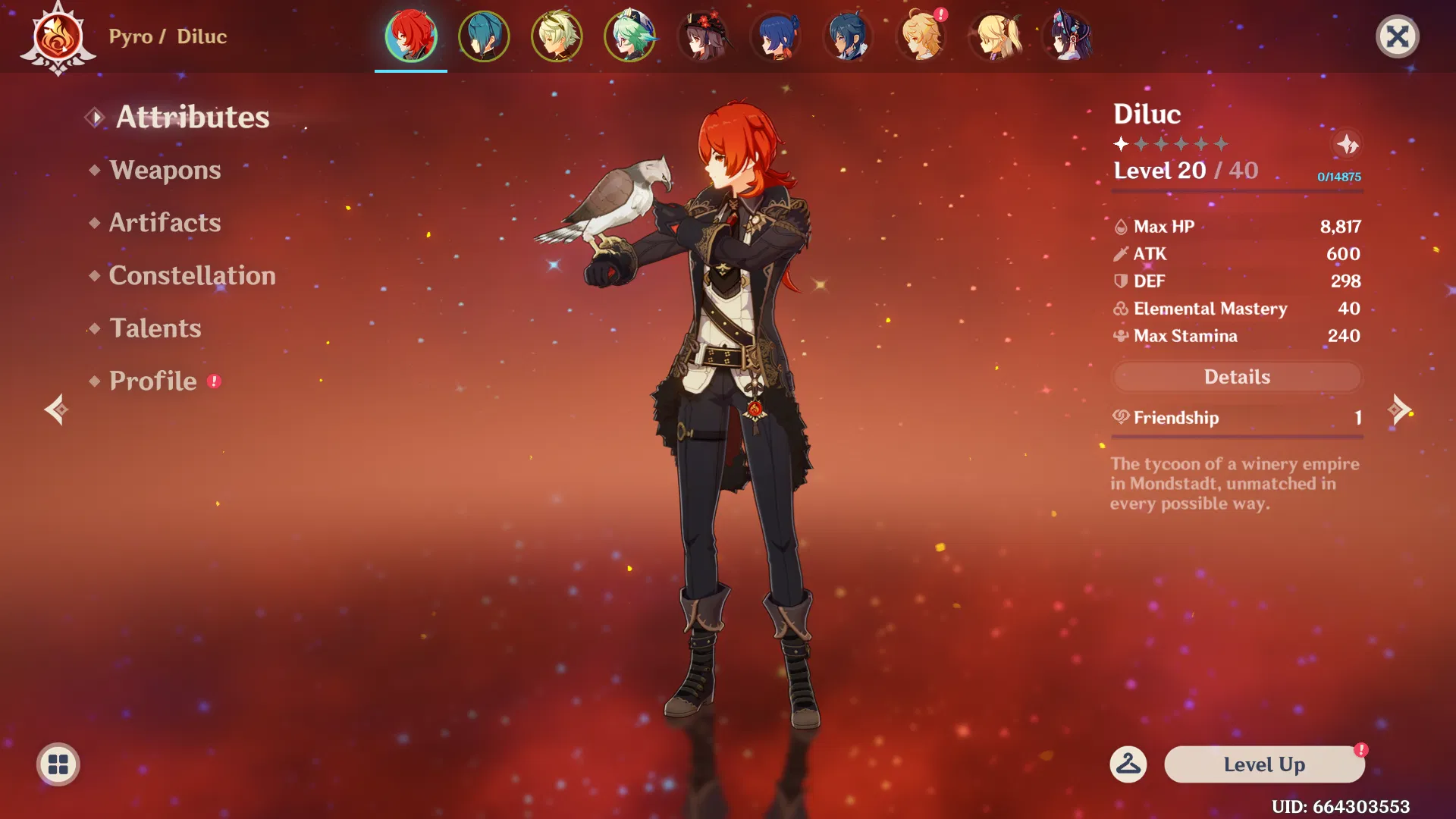Select the portrait with the red notification badge

[x=921, y=36]
